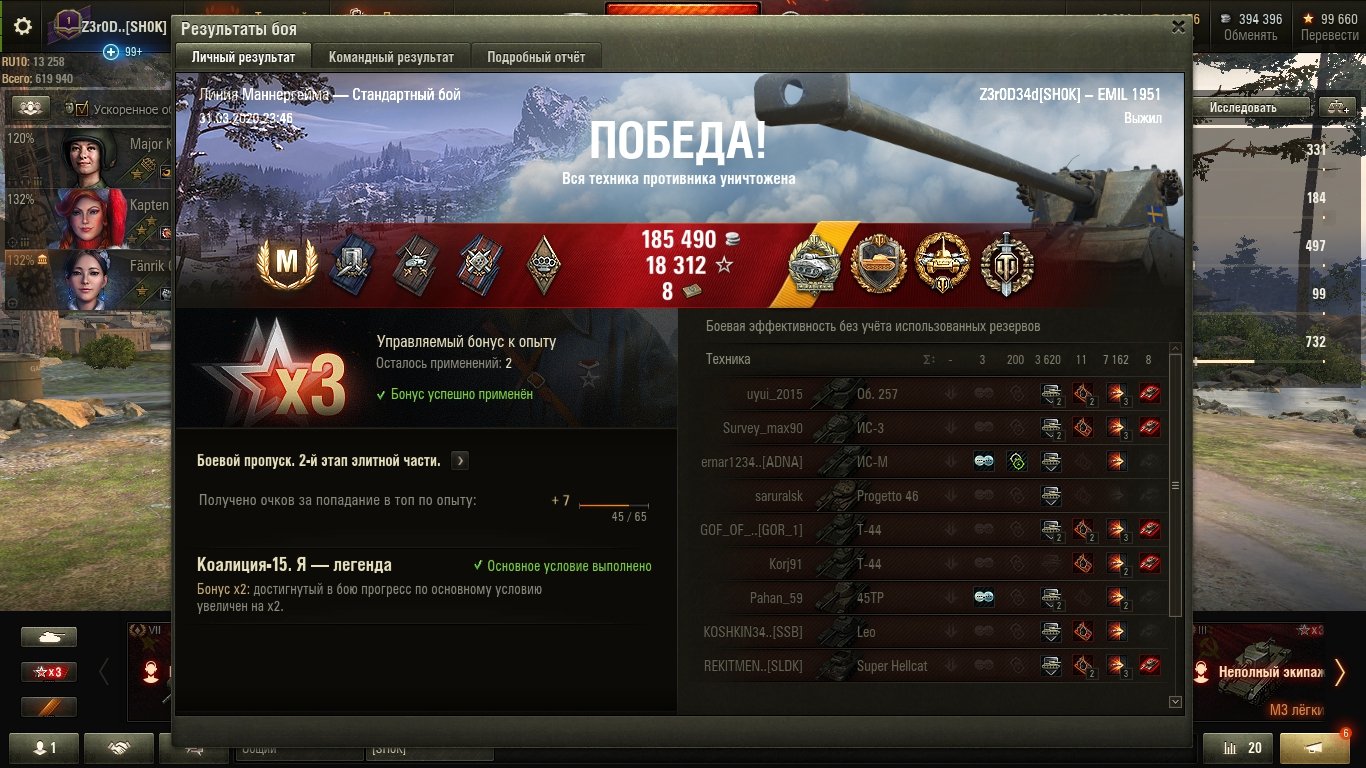Select the KOSHKIN34 Leo row
Viewport: 1366px width, 768px height.
[930, 632]
